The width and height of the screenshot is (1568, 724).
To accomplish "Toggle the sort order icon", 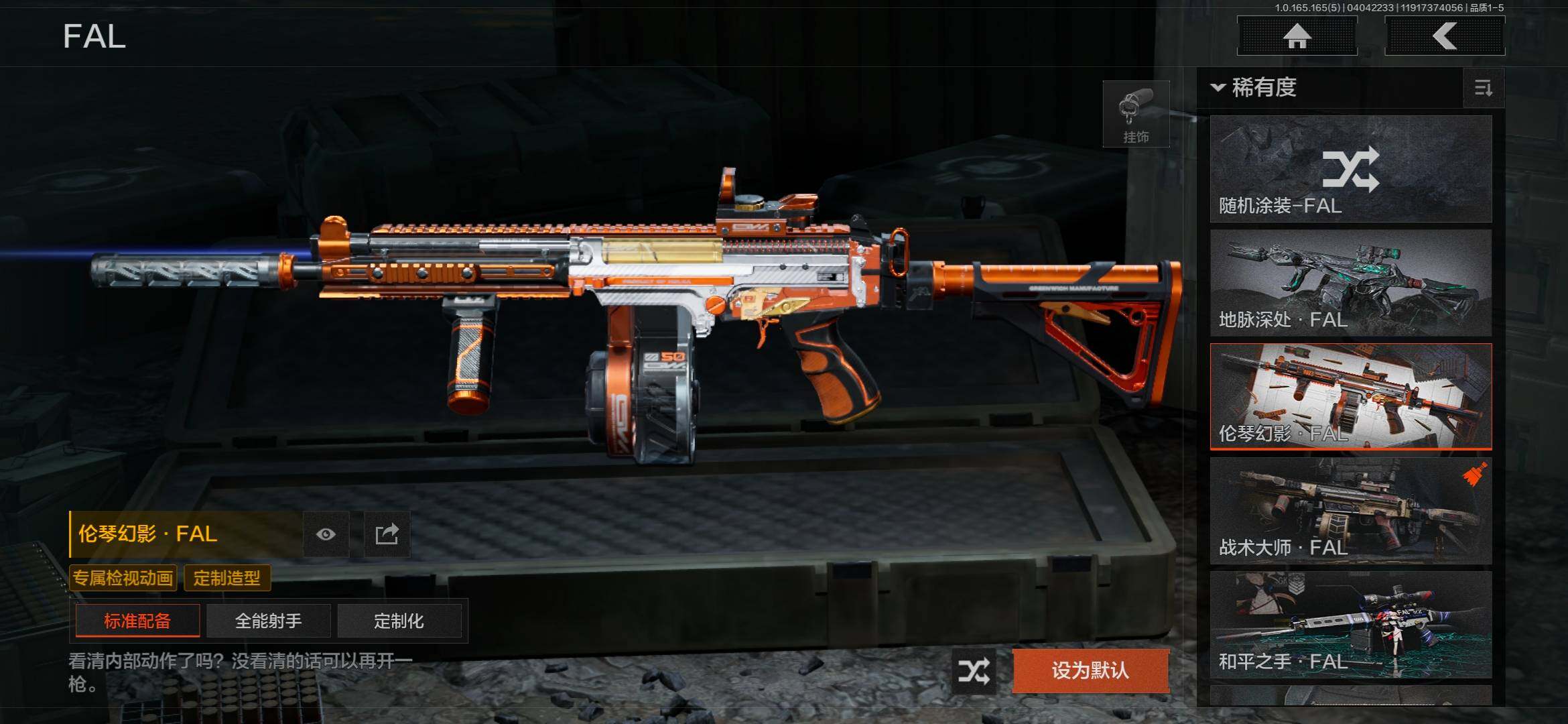I will click(1483, 88).
